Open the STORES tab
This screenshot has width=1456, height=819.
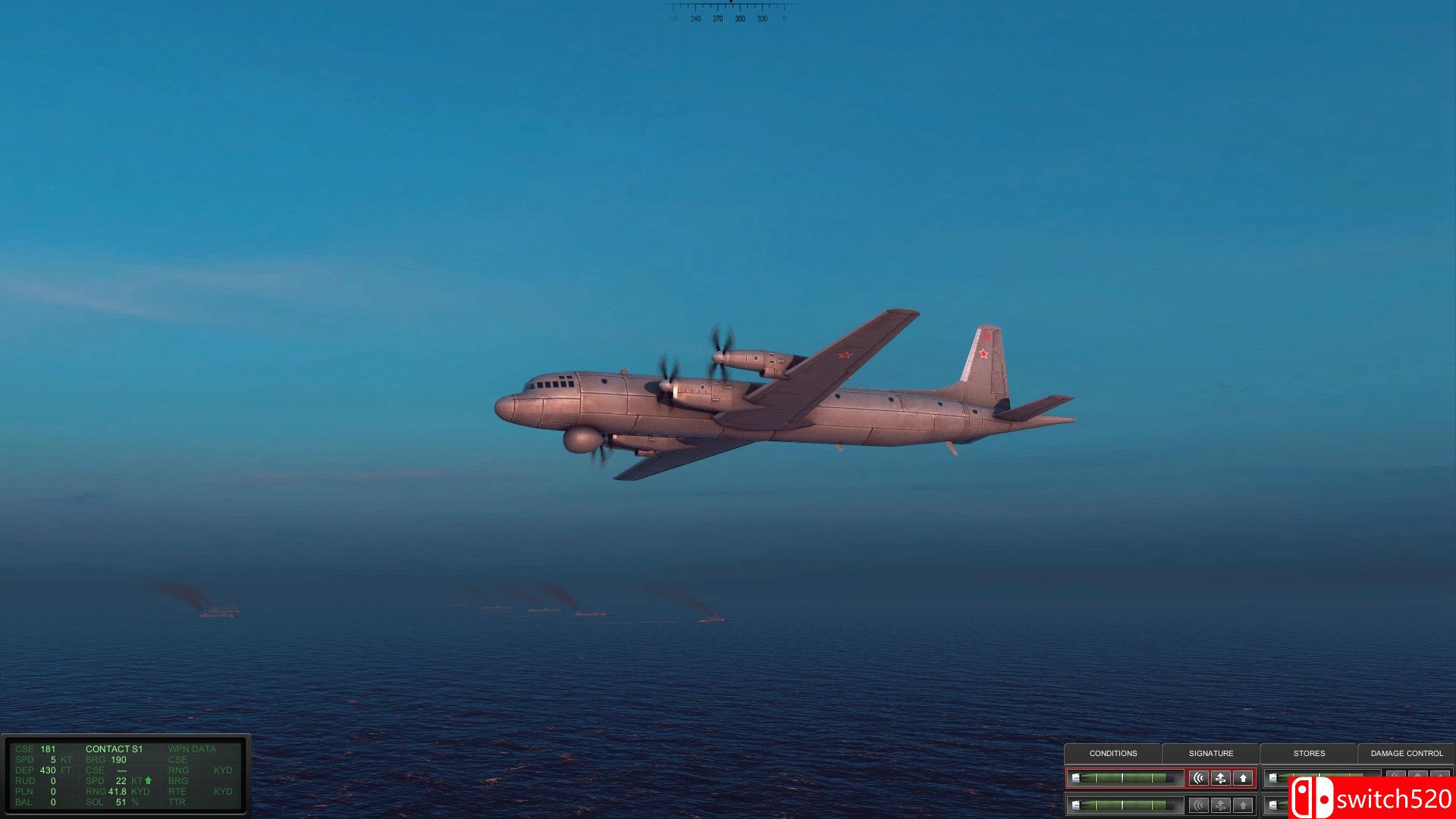pos(1310,754)
